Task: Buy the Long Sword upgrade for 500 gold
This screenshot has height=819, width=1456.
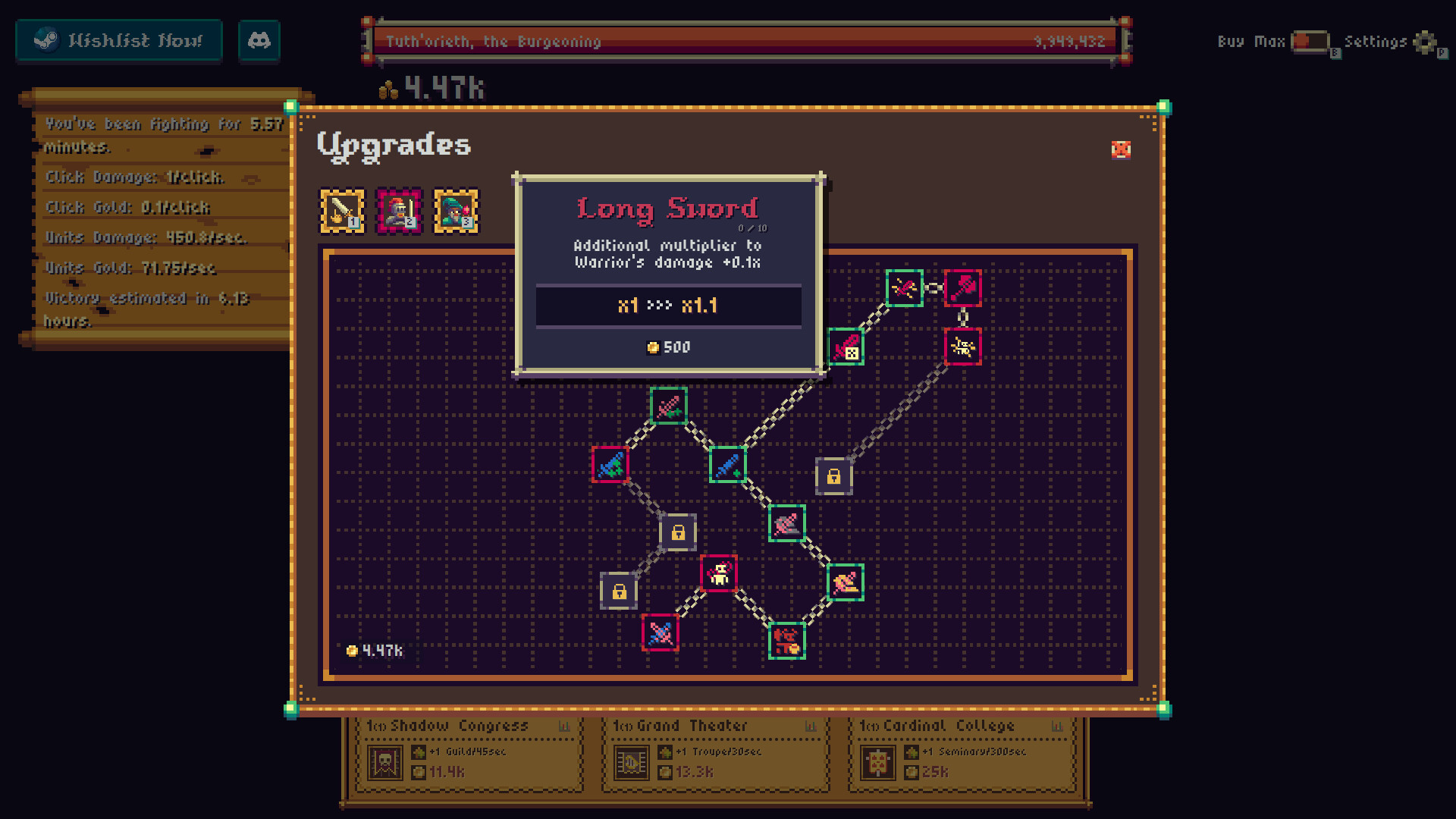Action: pos(668,347)
